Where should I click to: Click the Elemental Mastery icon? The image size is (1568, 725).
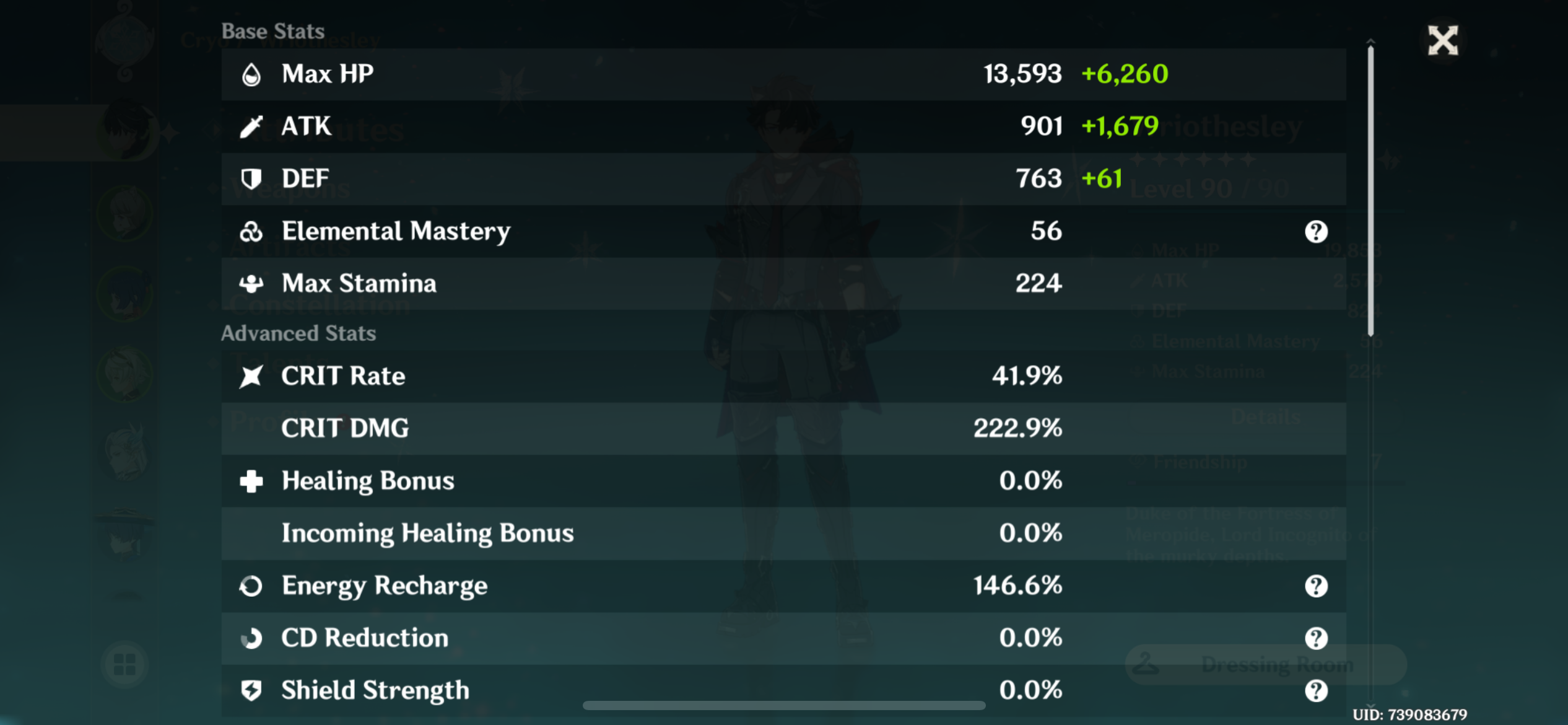[x=252, y=231]
